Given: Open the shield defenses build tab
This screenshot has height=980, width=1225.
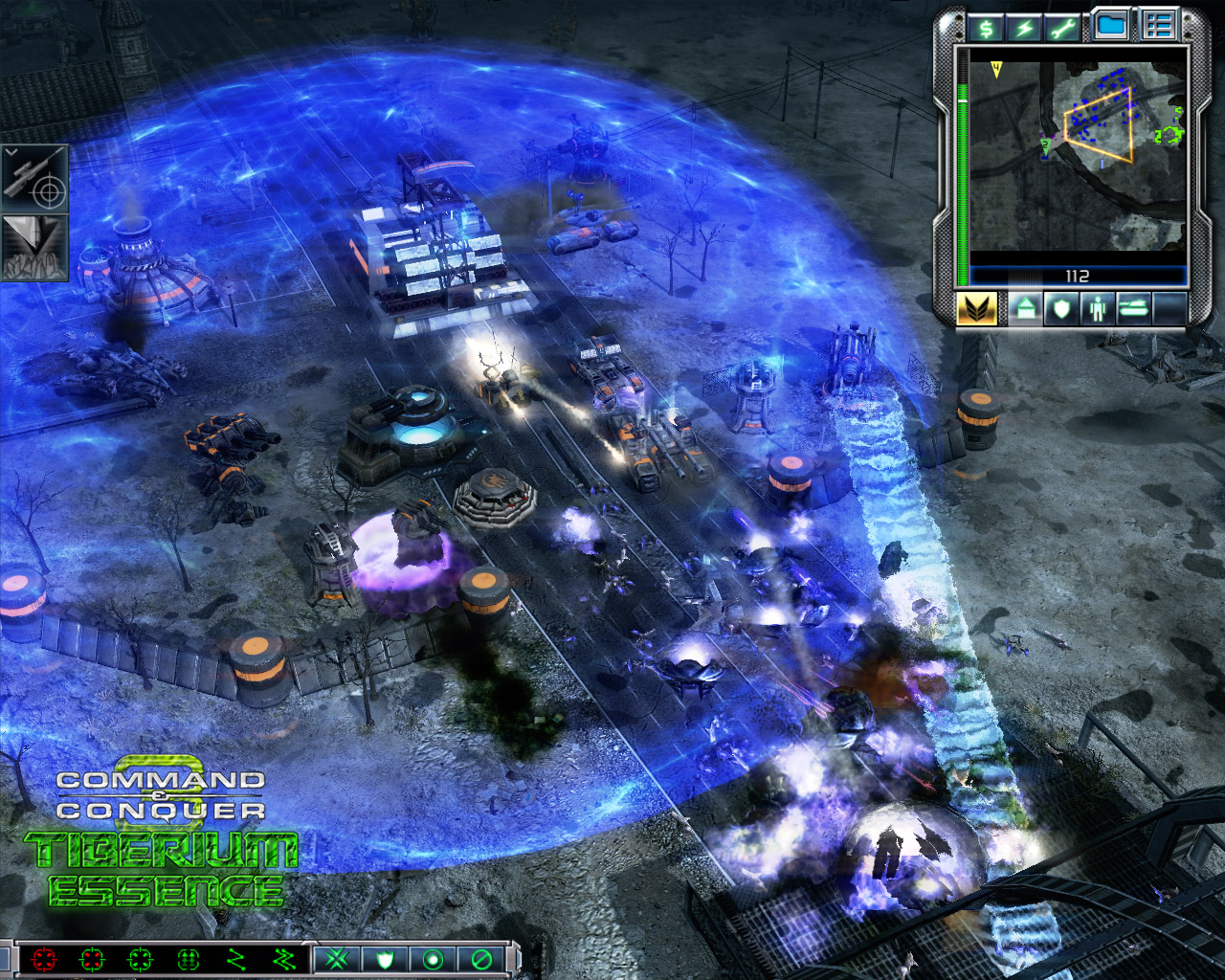Looking at the screenshot, I should pyautogui.click(x=1060, y=309).
